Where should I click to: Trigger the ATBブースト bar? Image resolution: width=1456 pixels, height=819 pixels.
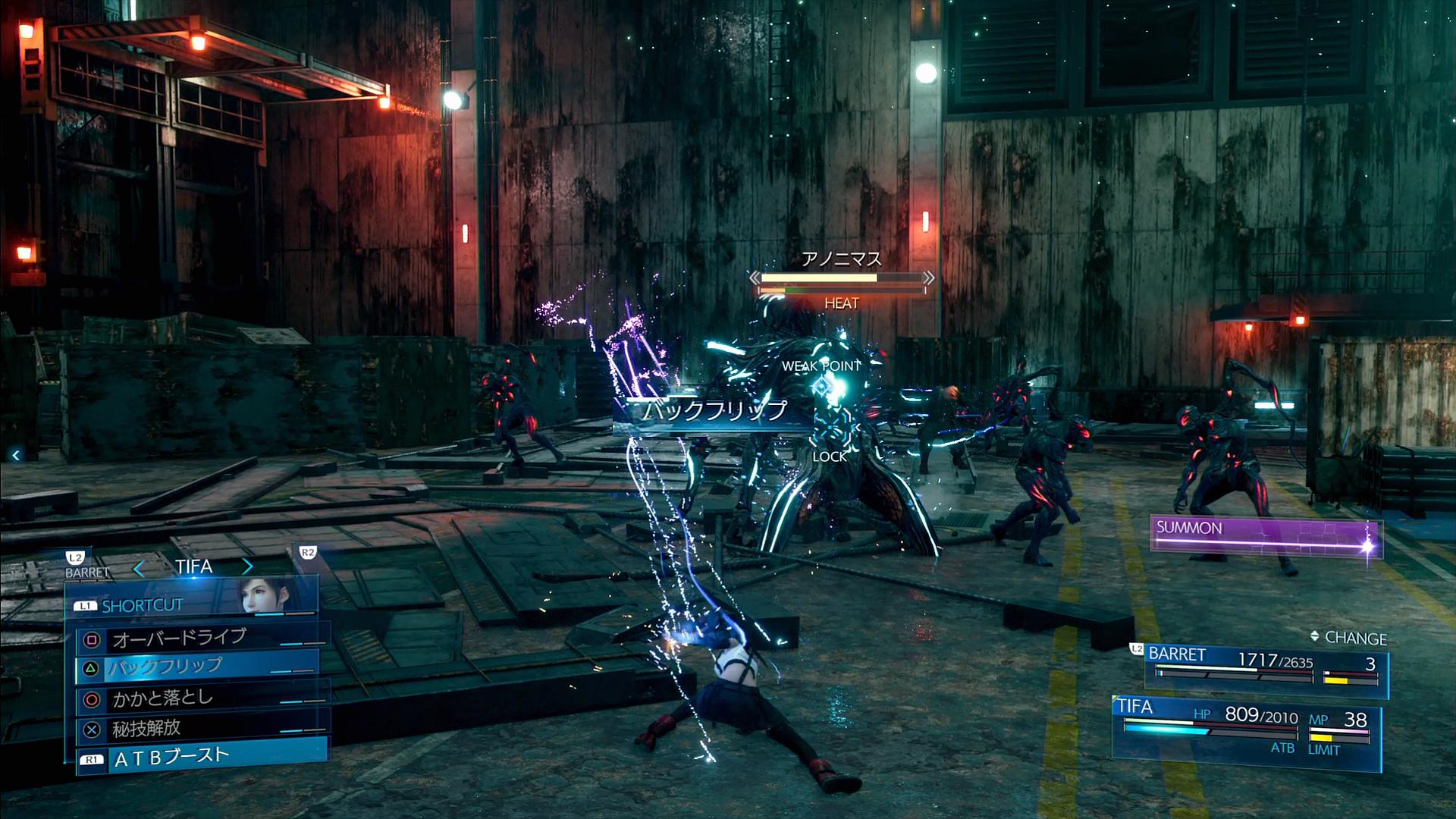(x=202, y=758)
